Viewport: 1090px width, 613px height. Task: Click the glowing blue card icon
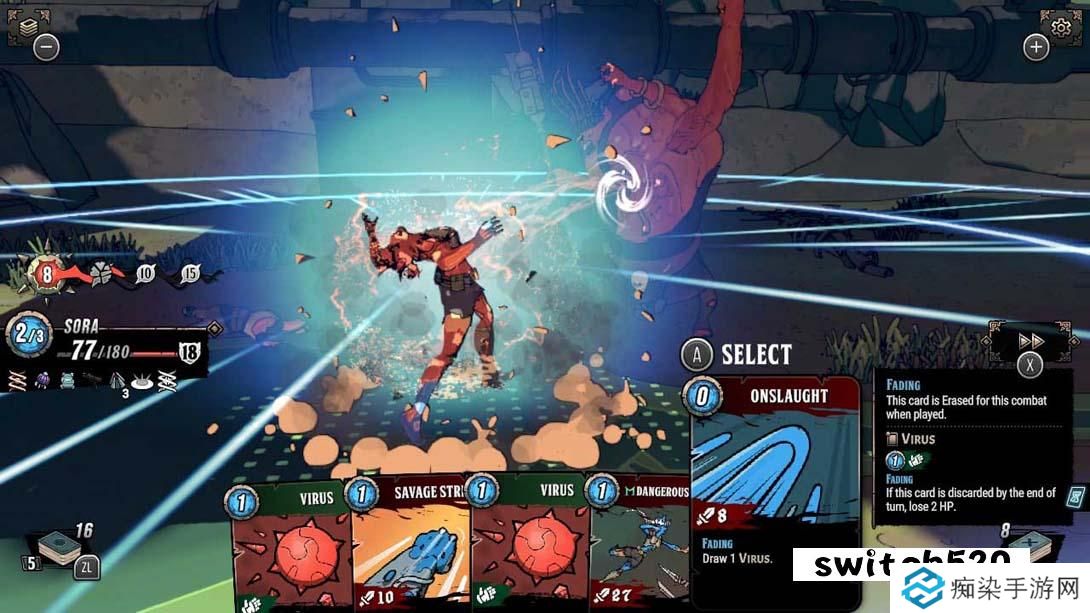click(1076, 496)
